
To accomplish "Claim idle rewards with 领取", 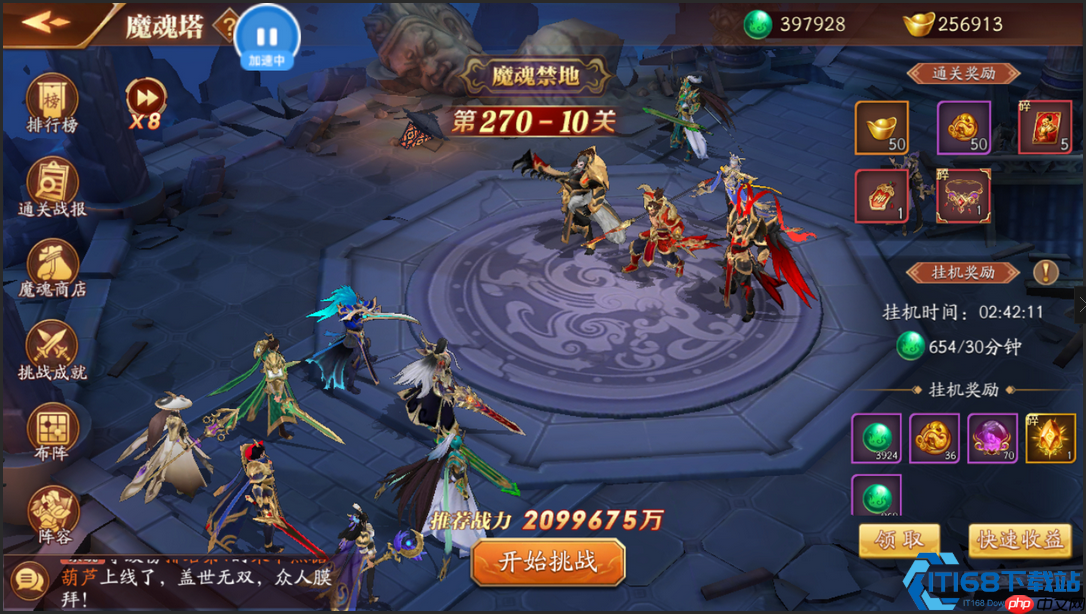I will point(899,540).
